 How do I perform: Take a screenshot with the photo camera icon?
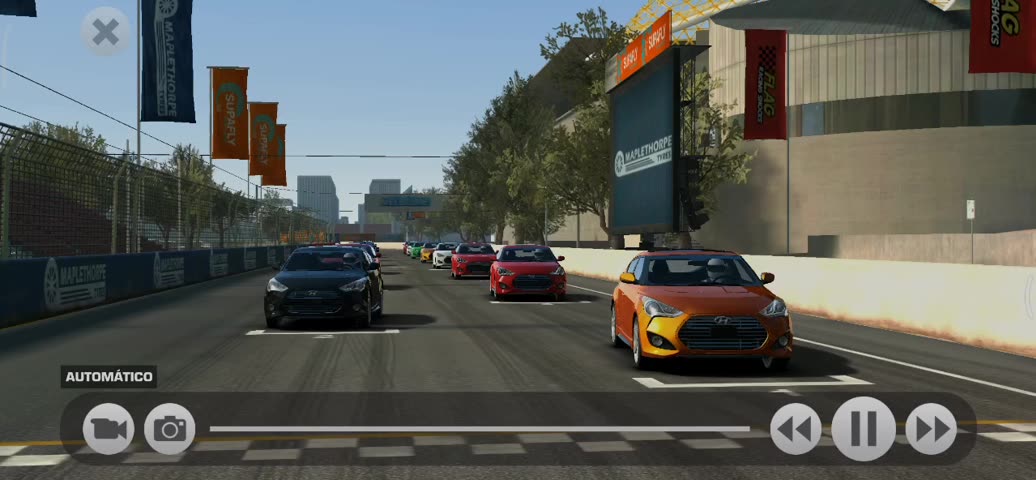click(x=170, y=429)
